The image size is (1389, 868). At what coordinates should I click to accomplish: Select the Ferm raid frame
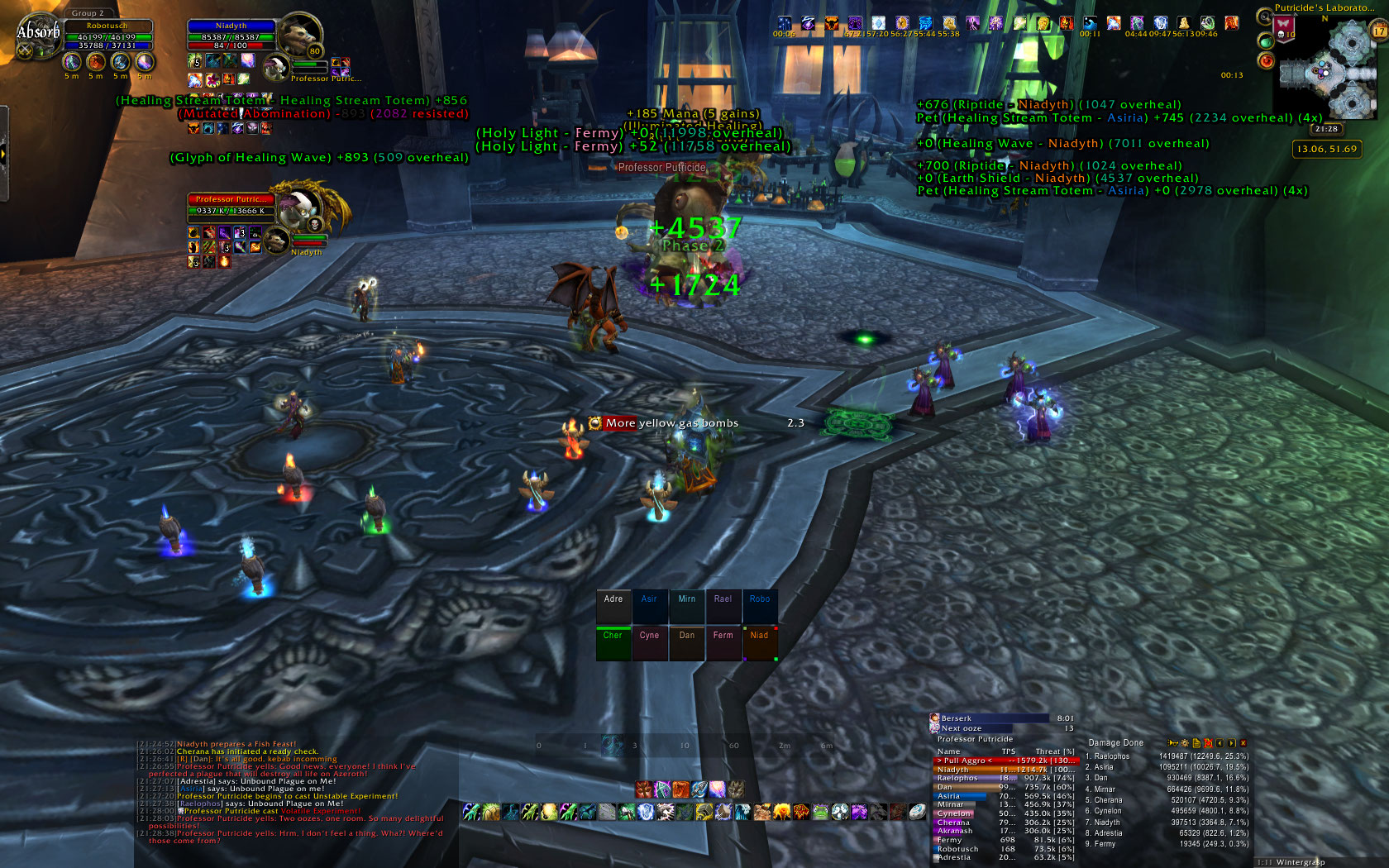point(723,643)
